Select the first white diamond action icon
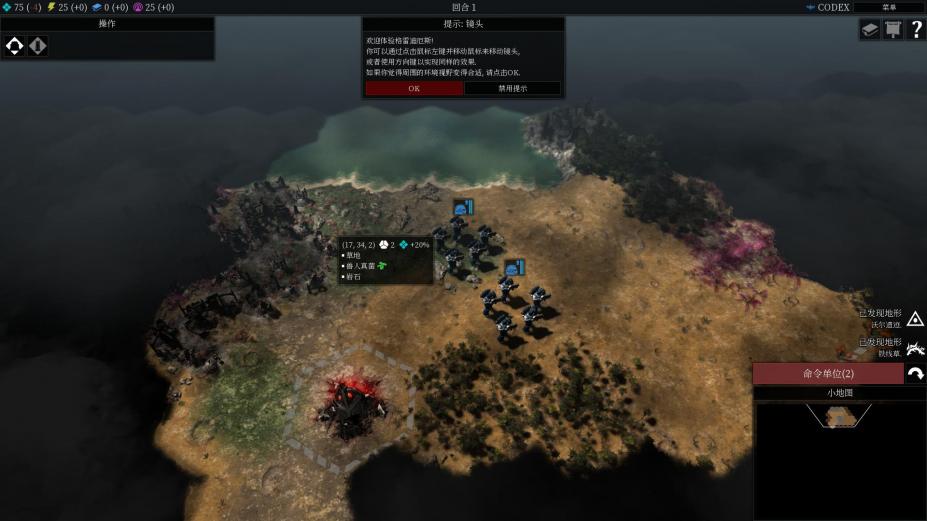This screenshot has width=927, height=521. tap(15, 45)
